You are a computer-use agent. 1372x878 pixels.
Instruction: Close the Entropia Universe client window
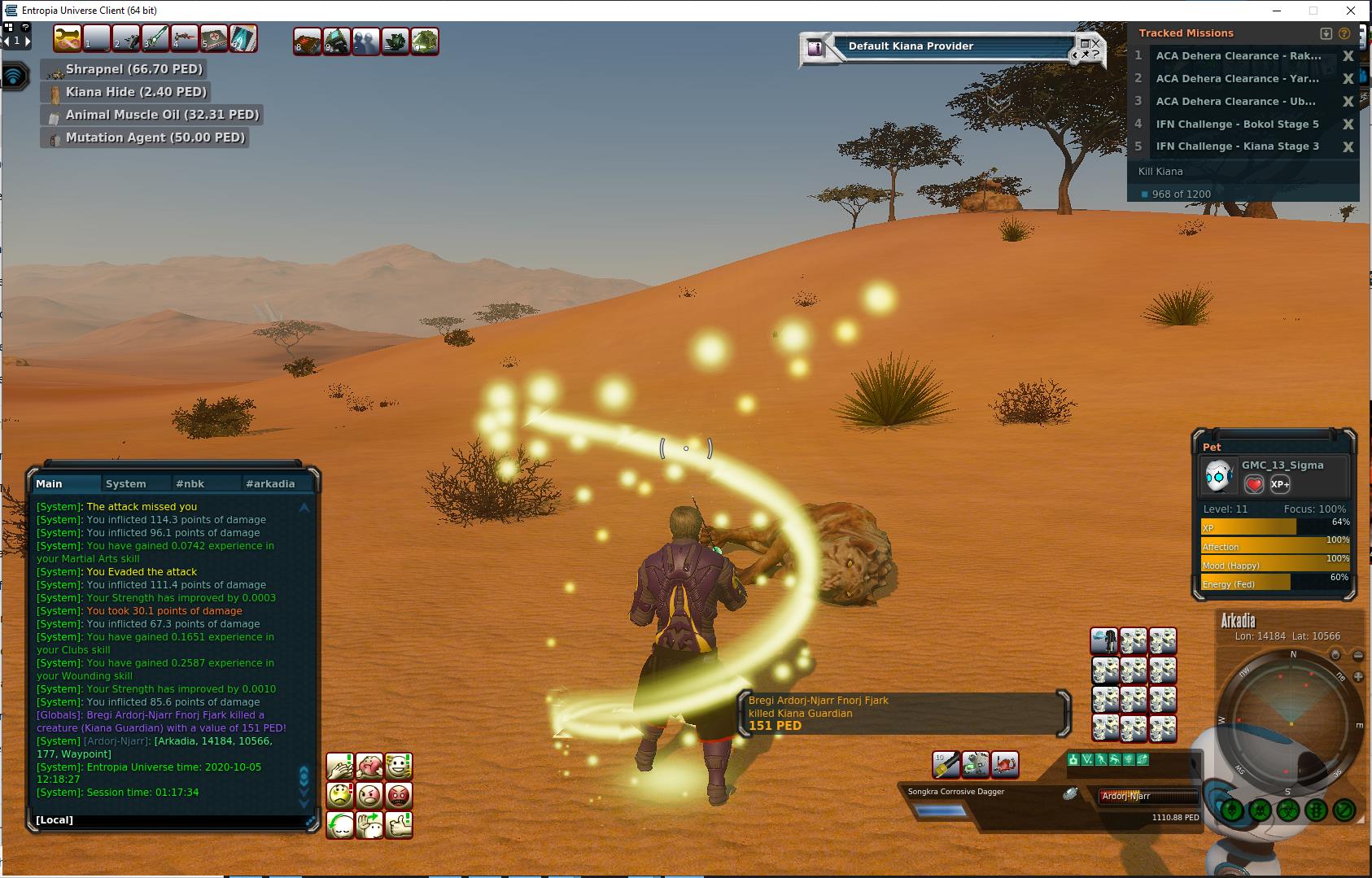pyautogui.click(x=1352, y=11)
